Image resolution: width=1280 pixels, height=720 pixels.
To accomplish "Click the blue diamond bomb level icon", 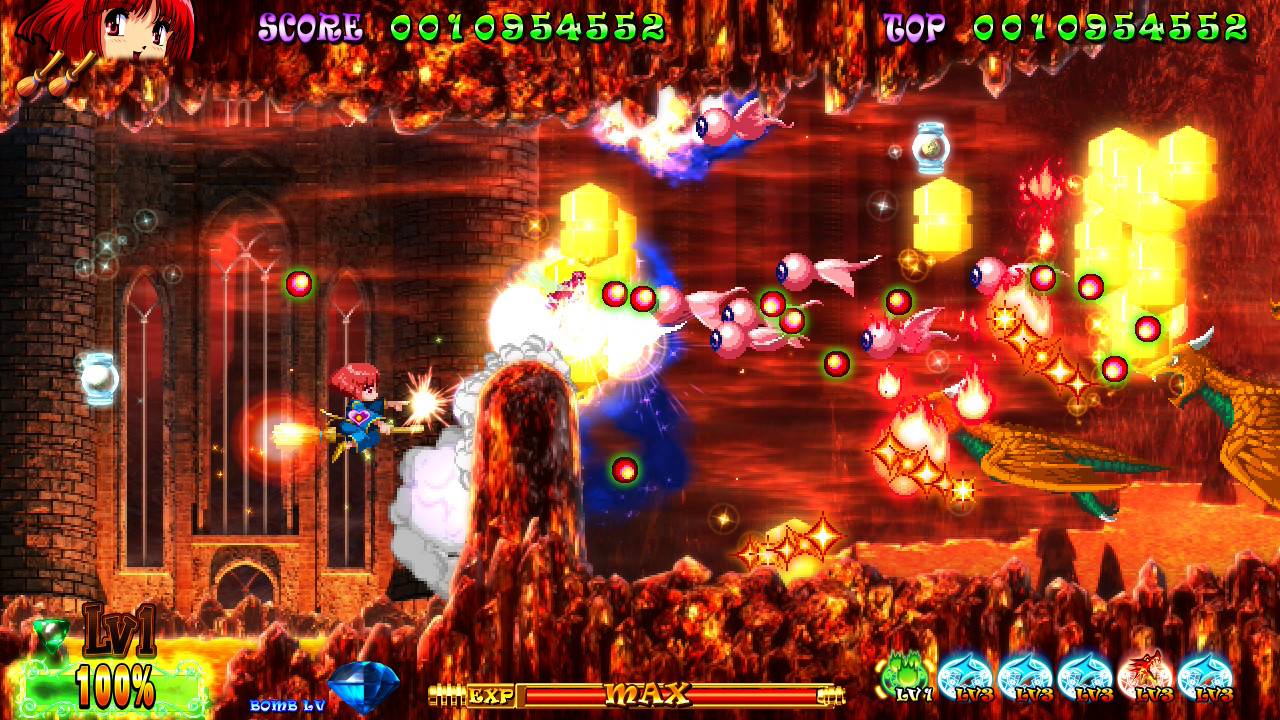I will tap(363, 686).
